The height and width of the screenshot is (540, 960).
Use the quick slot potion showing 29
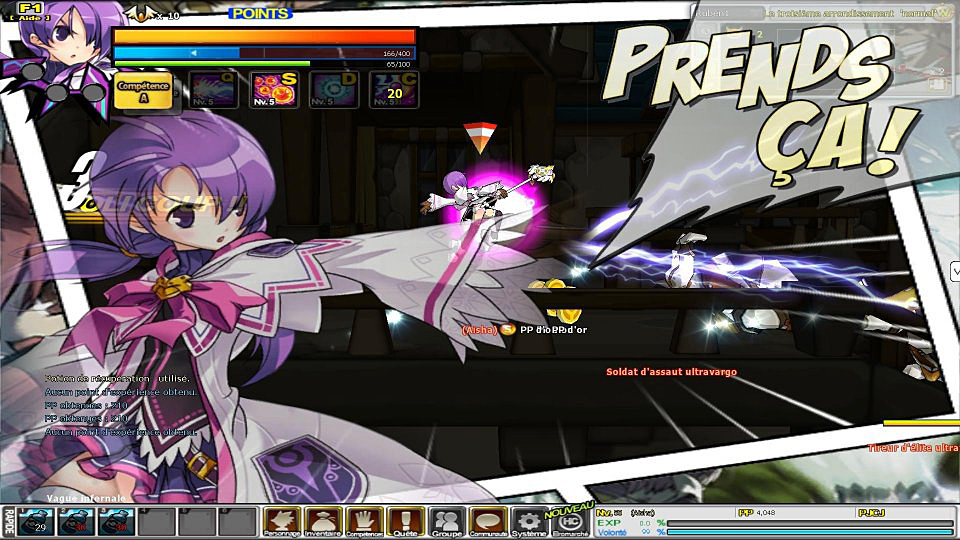coord(39,521)
